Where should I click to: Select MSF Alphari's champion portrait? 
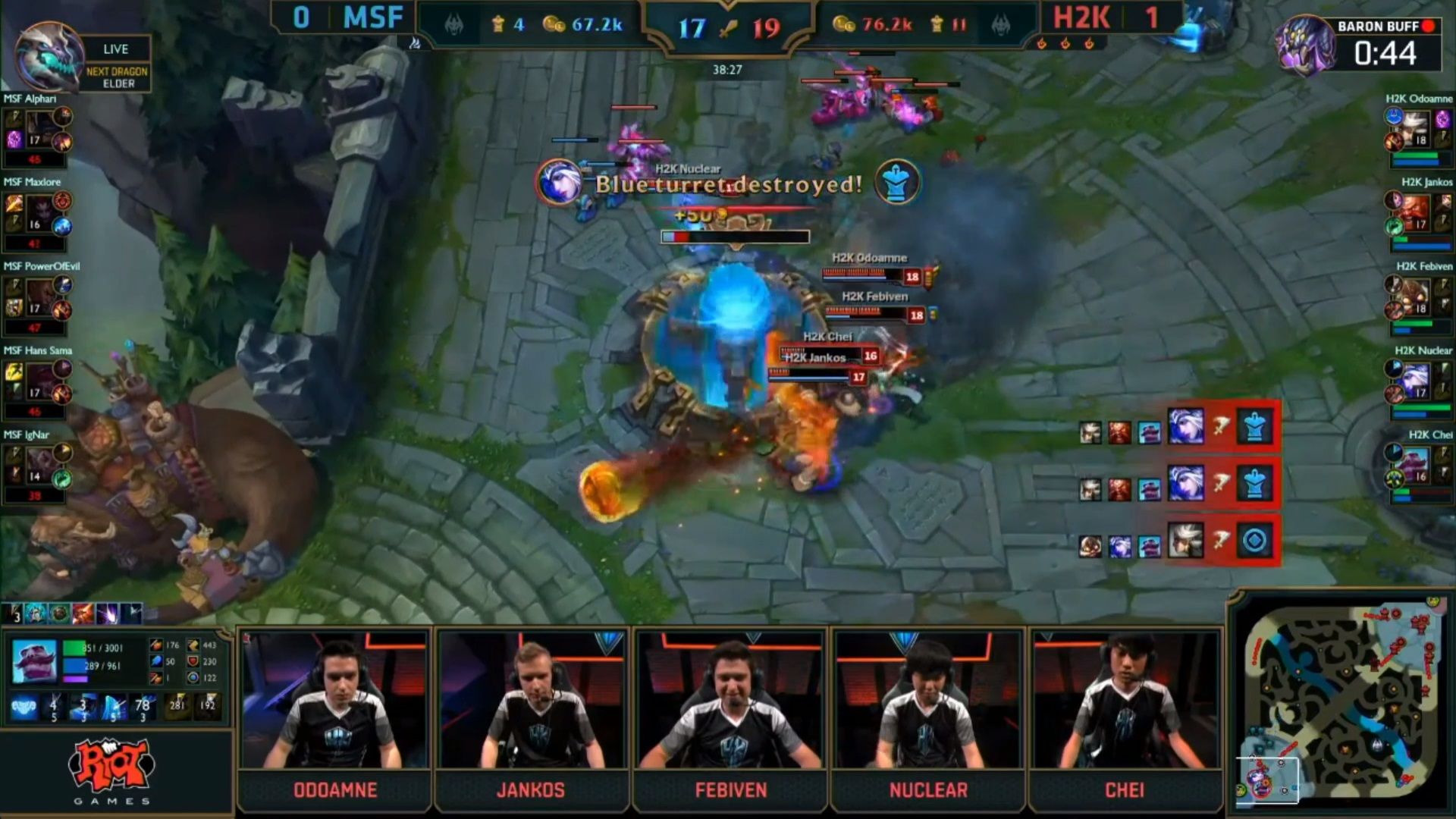(39, 130)
